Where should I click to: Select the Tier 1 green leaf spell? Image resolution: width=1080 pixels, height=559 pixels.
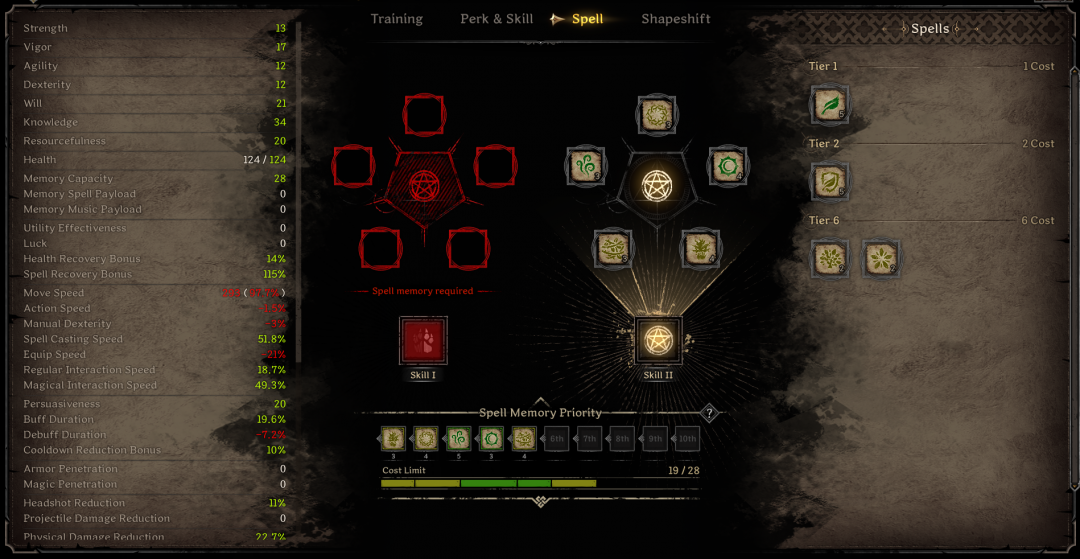point(830,104)
